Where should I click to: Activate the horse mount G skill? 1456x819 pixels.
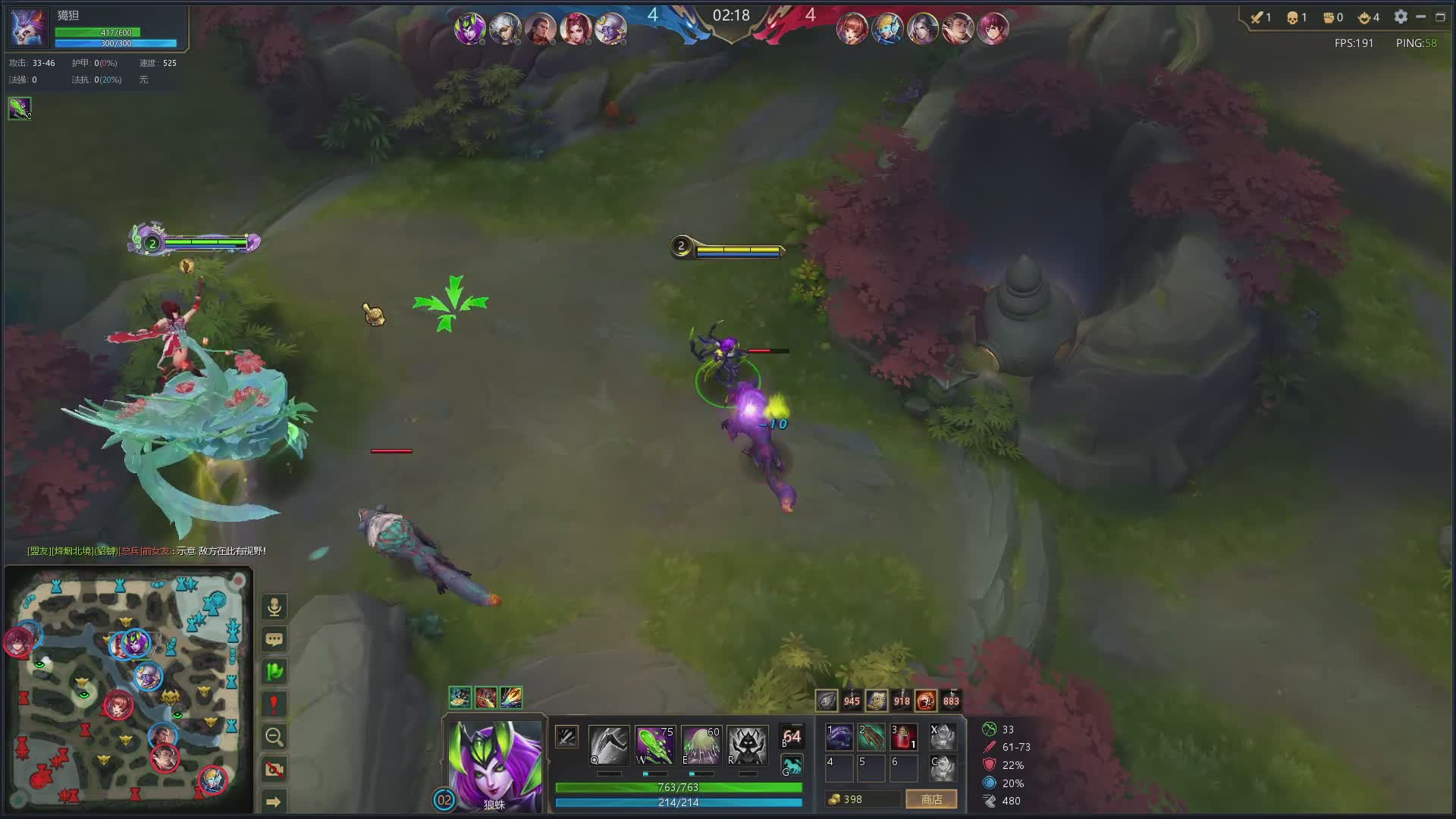[792, 766]
